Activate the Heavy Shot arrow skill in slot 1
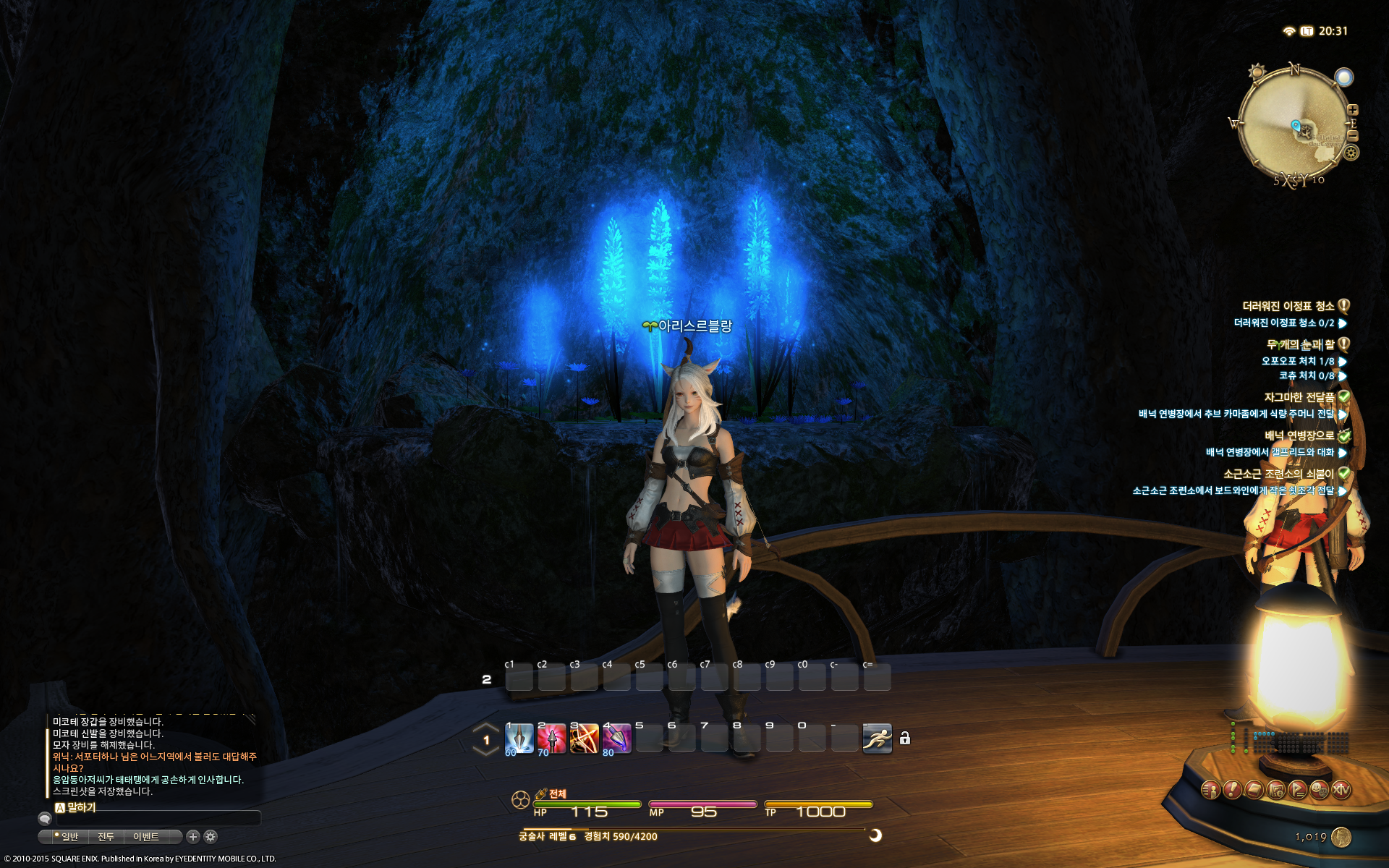 (519, 739)
